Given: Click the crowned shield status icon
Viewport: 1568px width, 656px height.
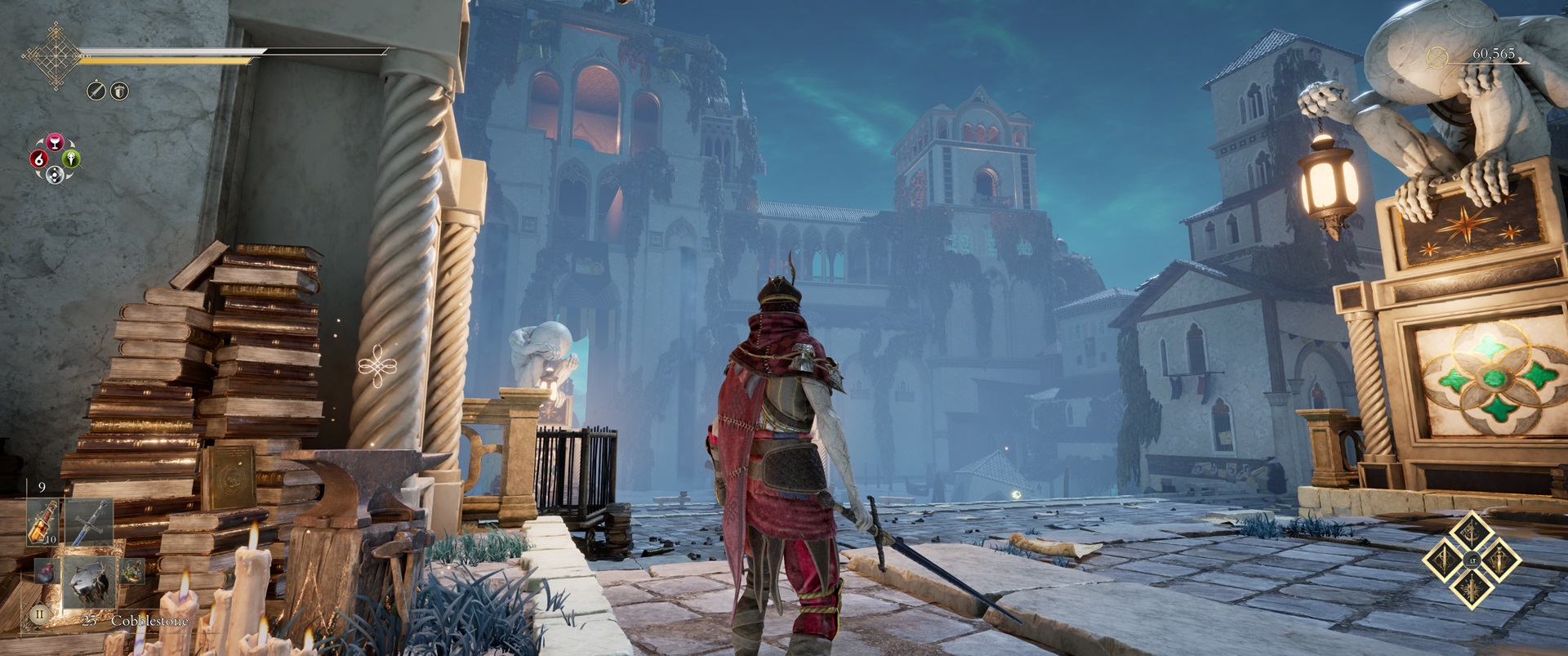Looking at the screenshot, I should (x=119, y=91).
